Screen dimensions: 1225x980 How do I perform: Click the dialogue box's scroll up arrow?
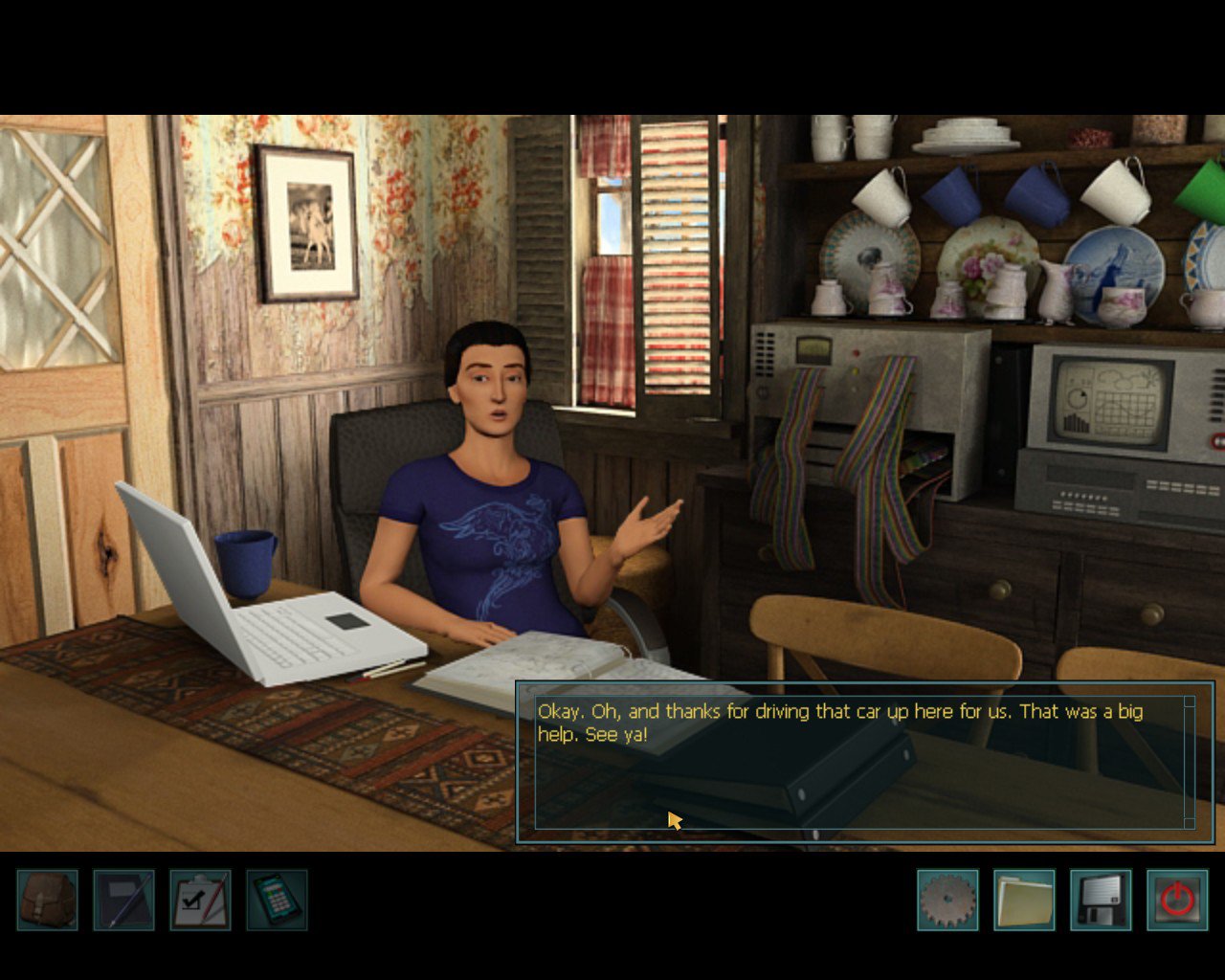tap(1190, 702)
